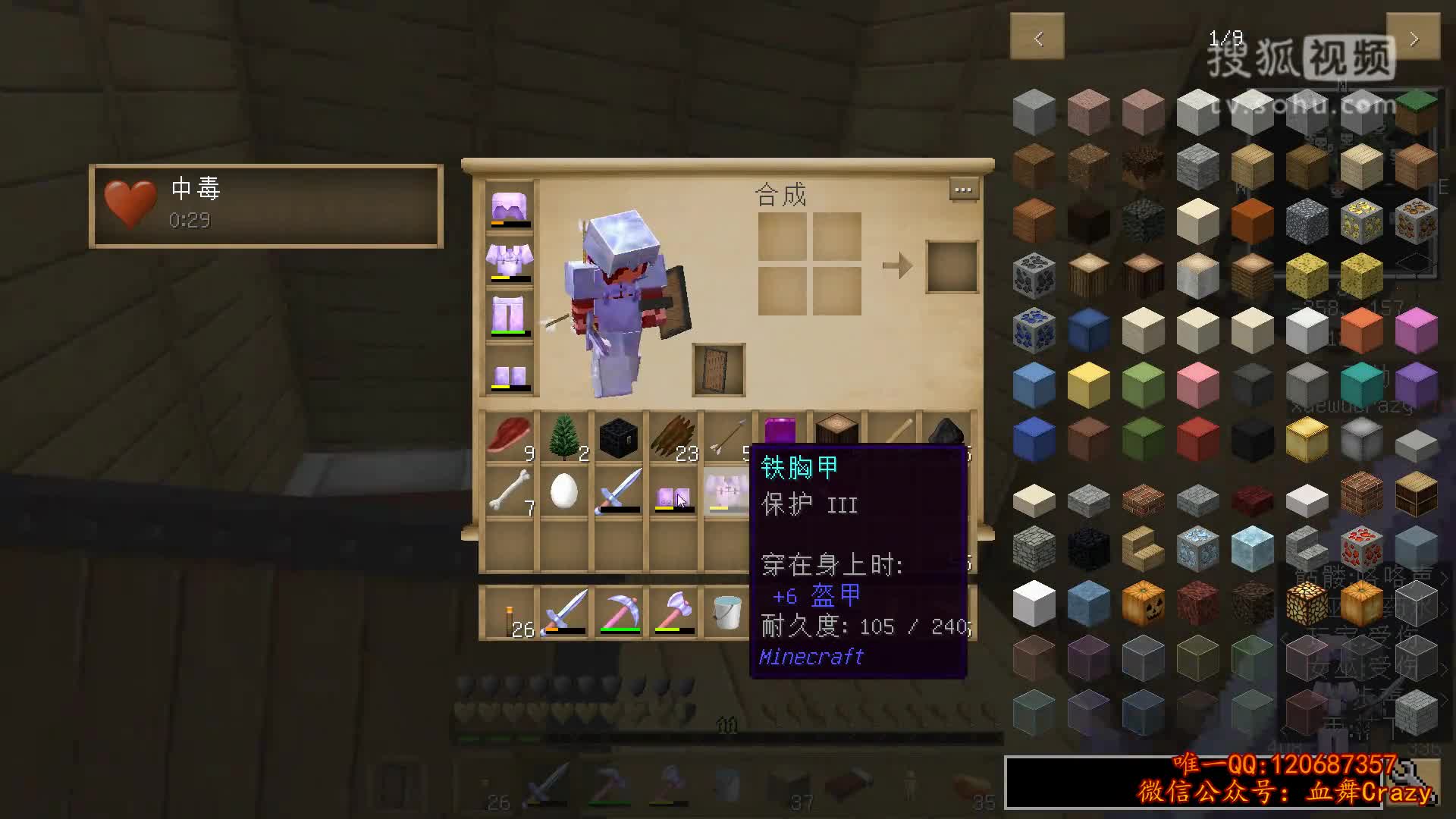This screenshot has width=1456, height=819.
Task: Click the crafting output slot
Action: 952,266
